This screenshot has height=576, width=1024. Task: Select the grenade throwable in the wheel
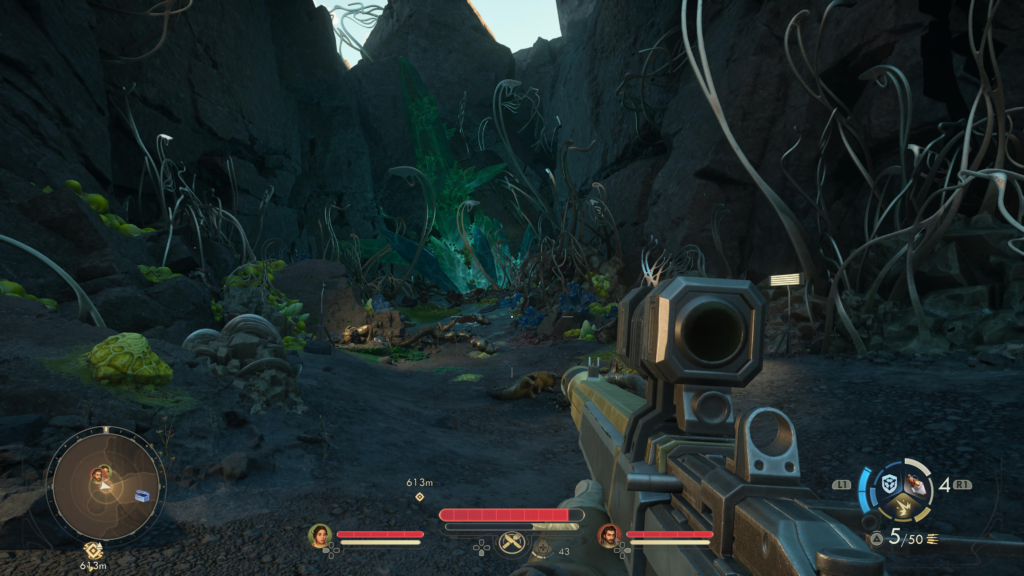pyautogui.click(x=915, y=485)
